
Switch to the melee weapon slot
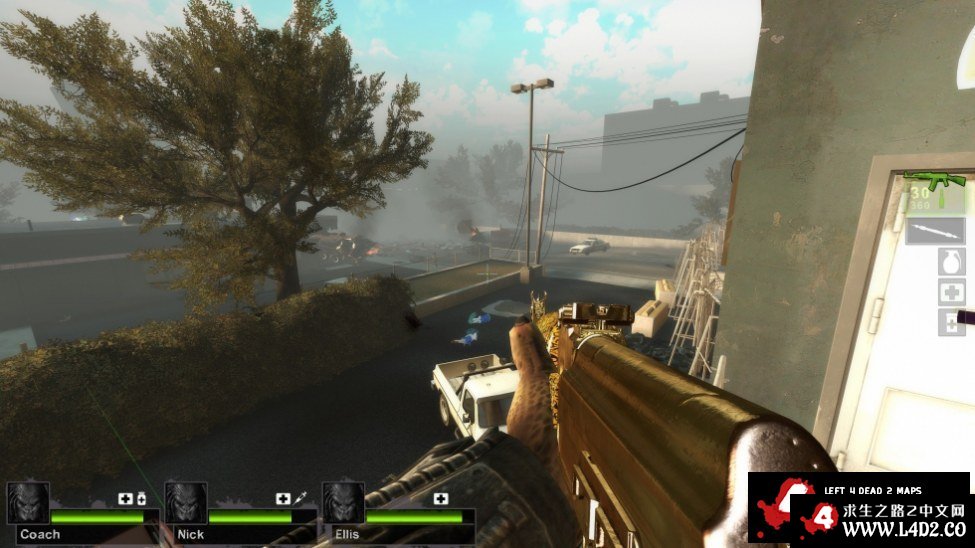click(x=936, y=230)
